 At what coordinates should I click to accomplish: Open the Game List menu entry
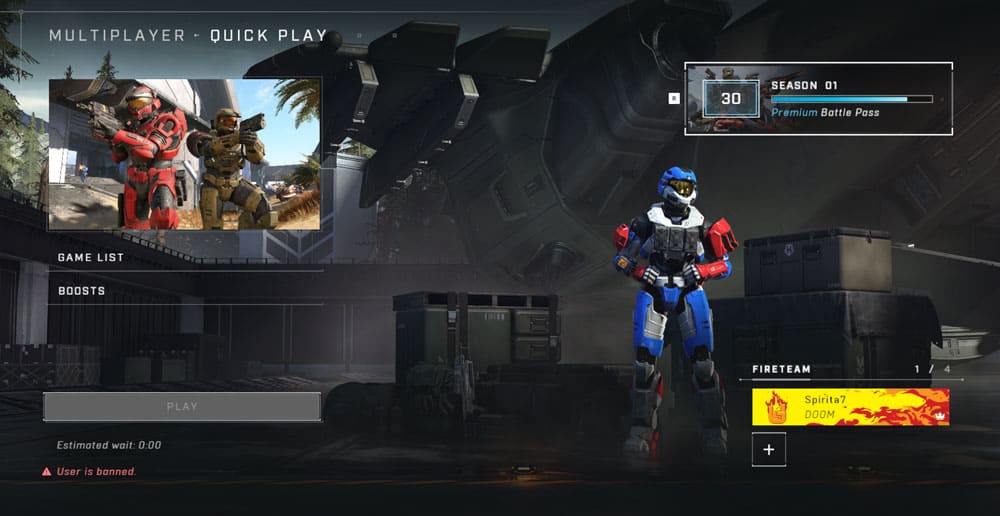[90, 257]
